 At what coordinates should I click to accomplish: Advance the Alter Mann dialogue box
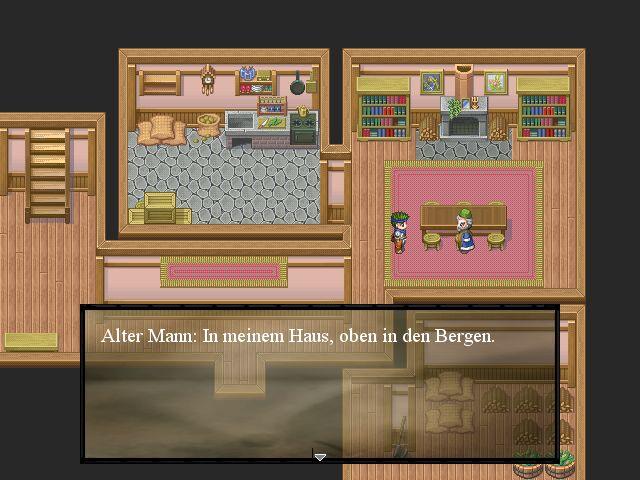[319, 385]
